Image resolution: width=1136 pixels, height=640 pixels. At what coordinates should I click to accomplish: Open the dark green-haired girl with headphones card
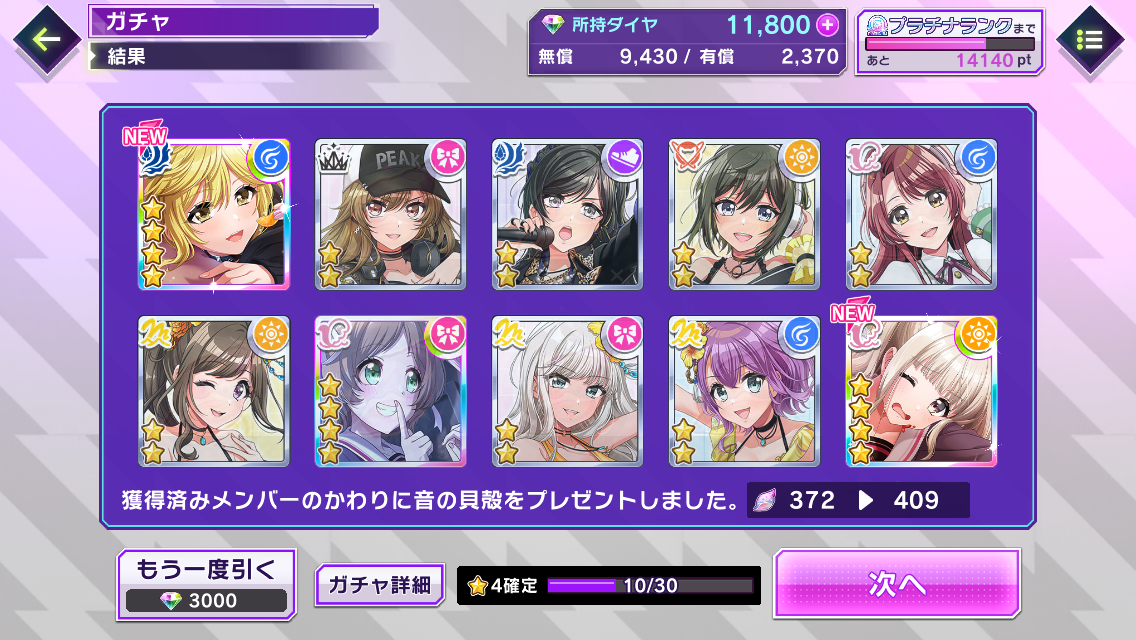click(x=744, y=215)
